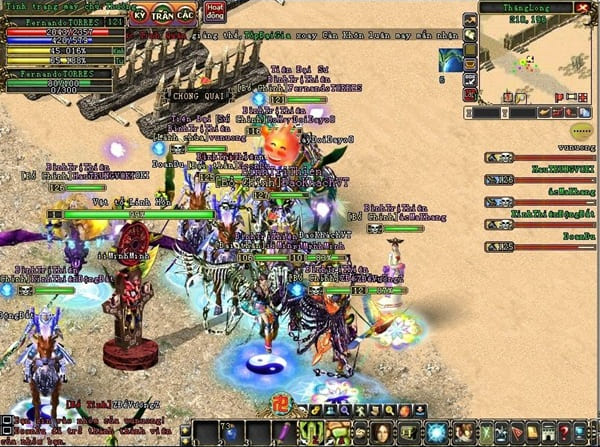Close the ThăngLong minimap panel
Viewport: 600px width, 447px height.
(x=583, y=7)
